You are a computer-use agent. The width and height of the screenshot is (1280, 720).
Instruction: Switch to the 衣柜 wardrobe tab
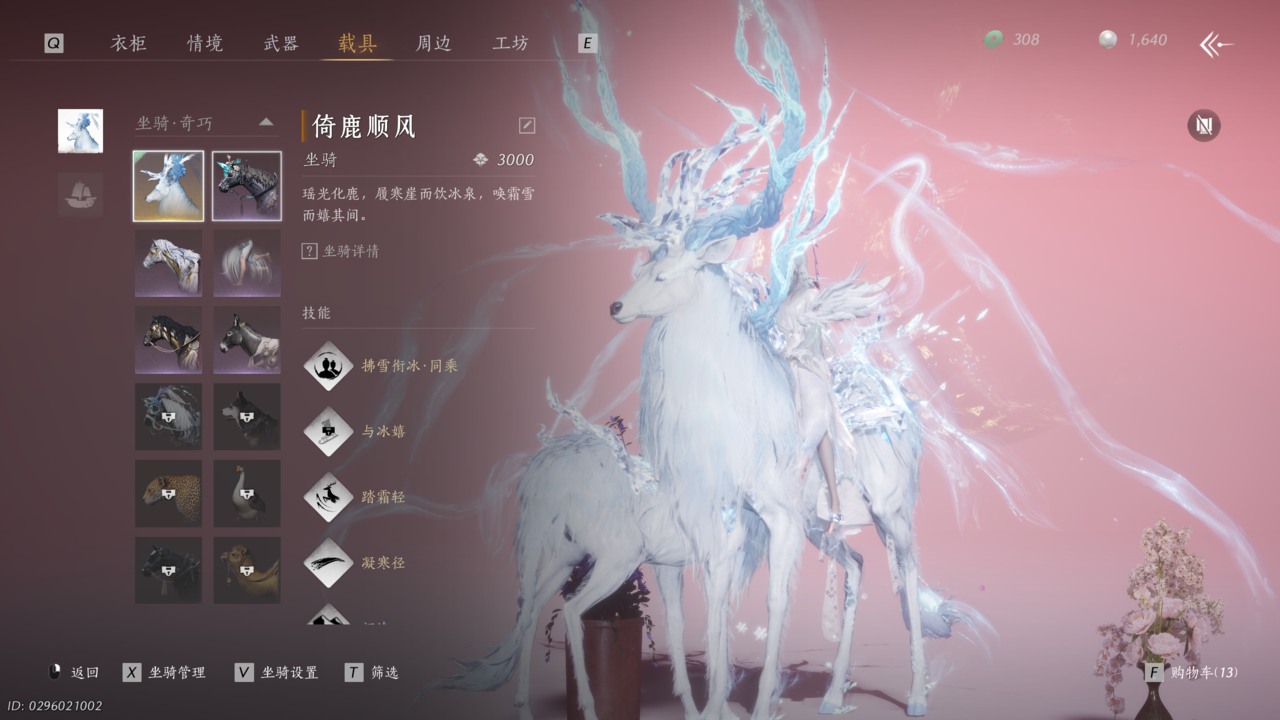pos(128,43)
